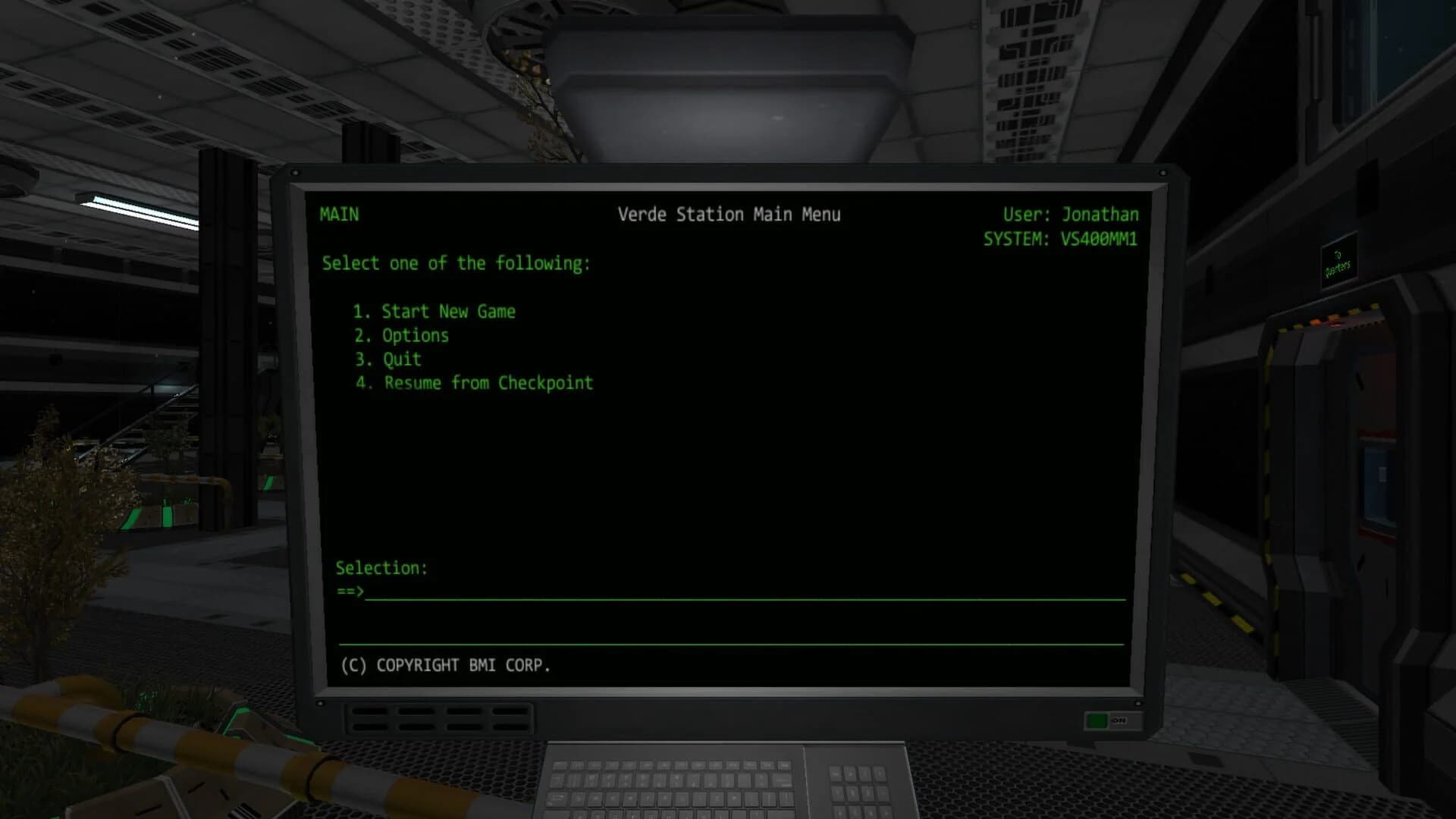Click the MAIN label at top left of screen
This screenshot has width=1456, height=819.
tap(338, 215)
